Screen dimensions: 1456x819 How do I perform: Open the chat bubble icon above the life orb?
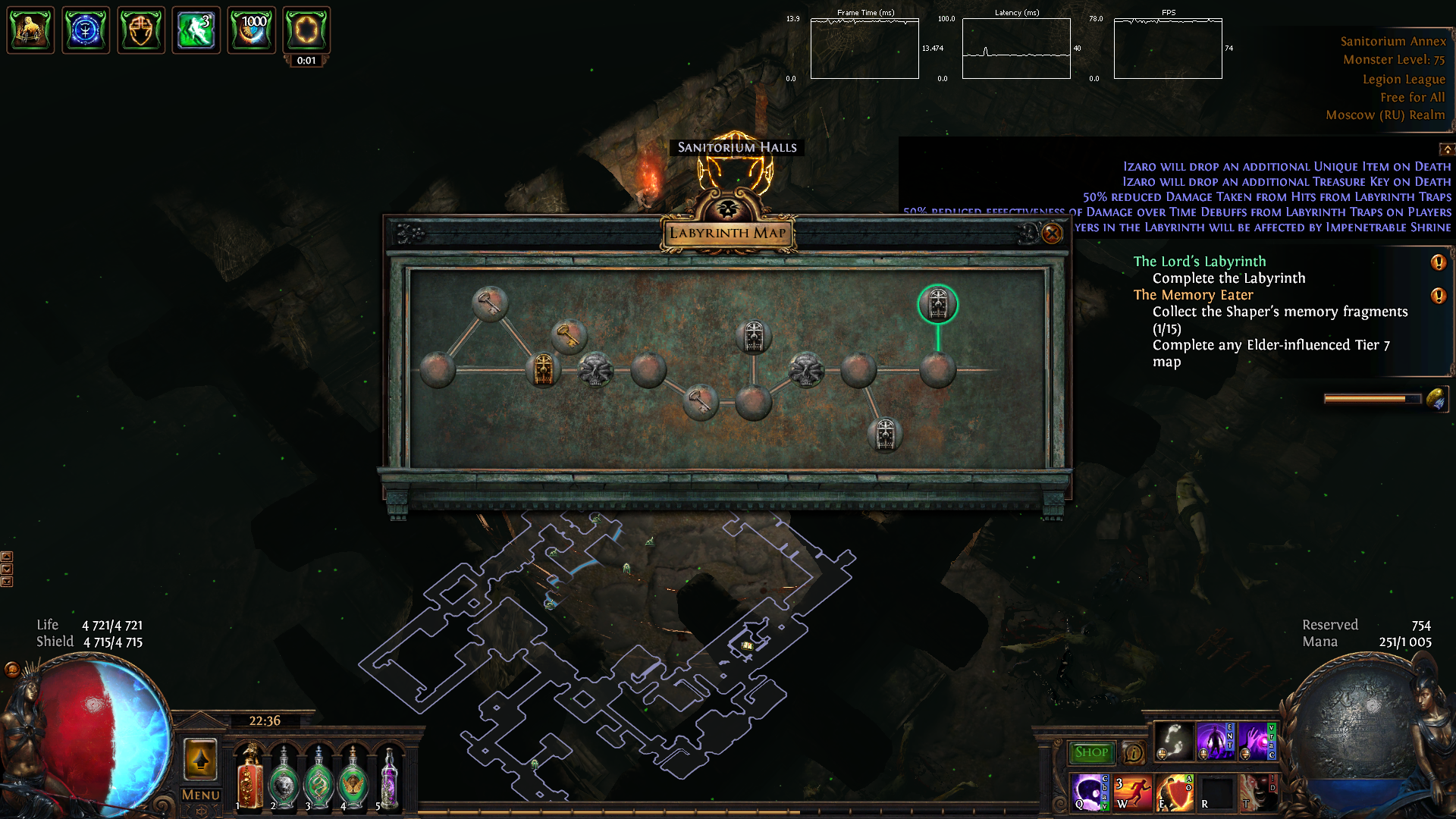click(x=12, y=669)
